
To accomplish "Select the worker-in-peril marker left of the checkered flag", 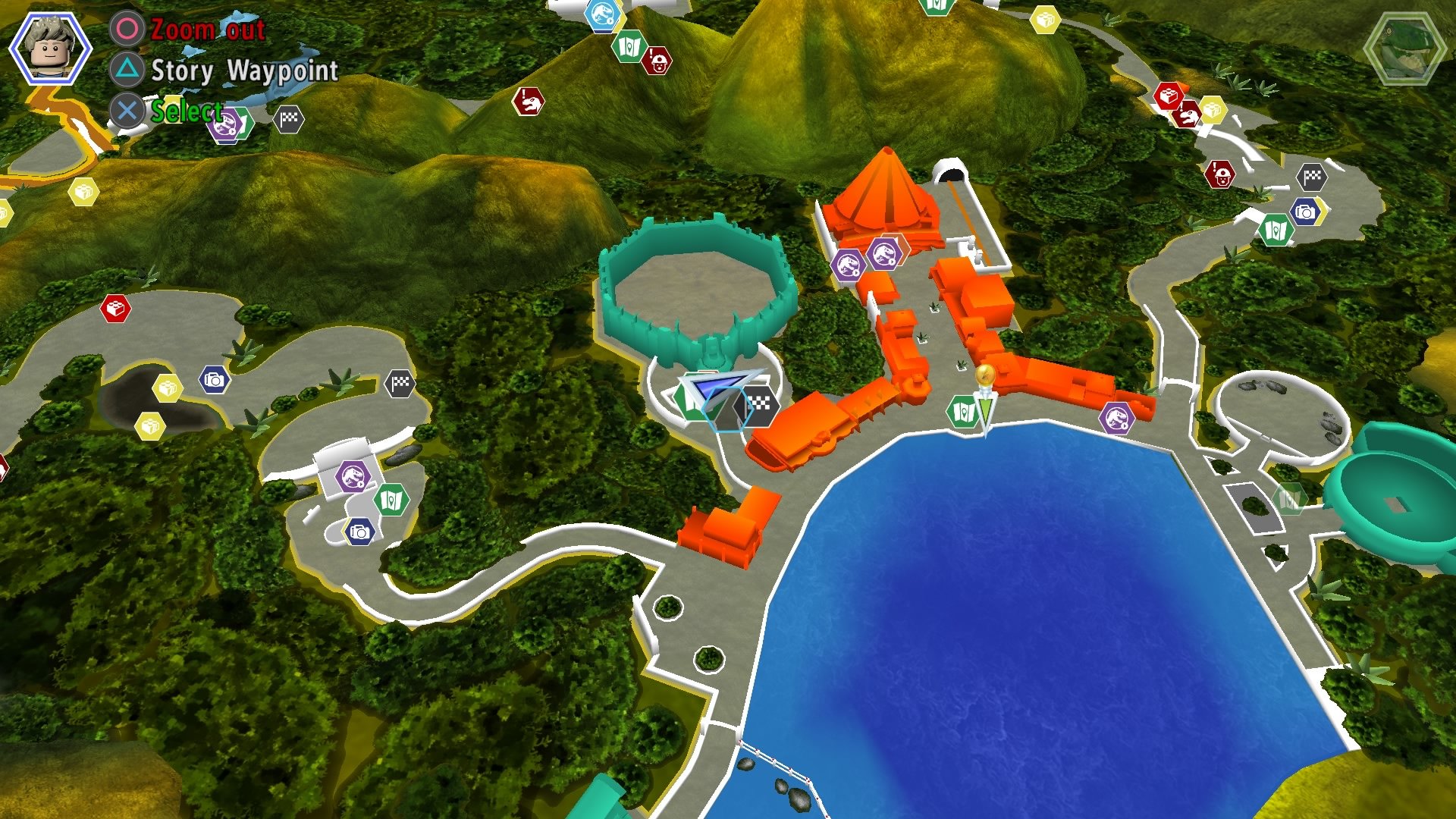I will 1219,175.
